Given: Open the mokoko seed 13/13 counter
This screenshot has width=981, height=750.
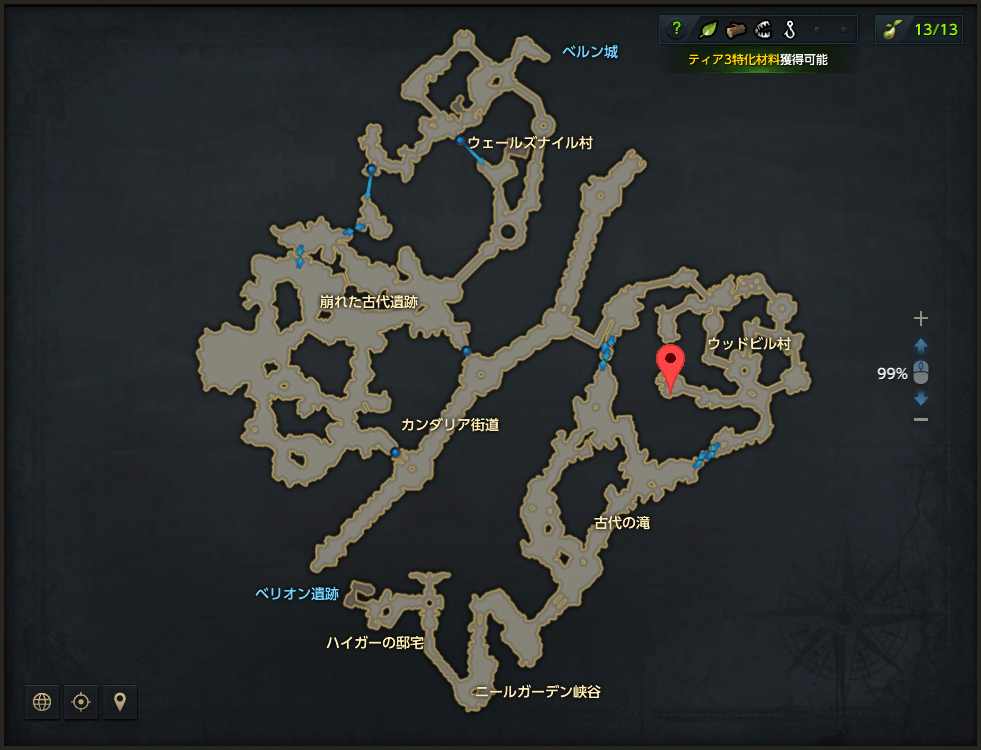Looking at the screenshot, I should tap(919, 29).
